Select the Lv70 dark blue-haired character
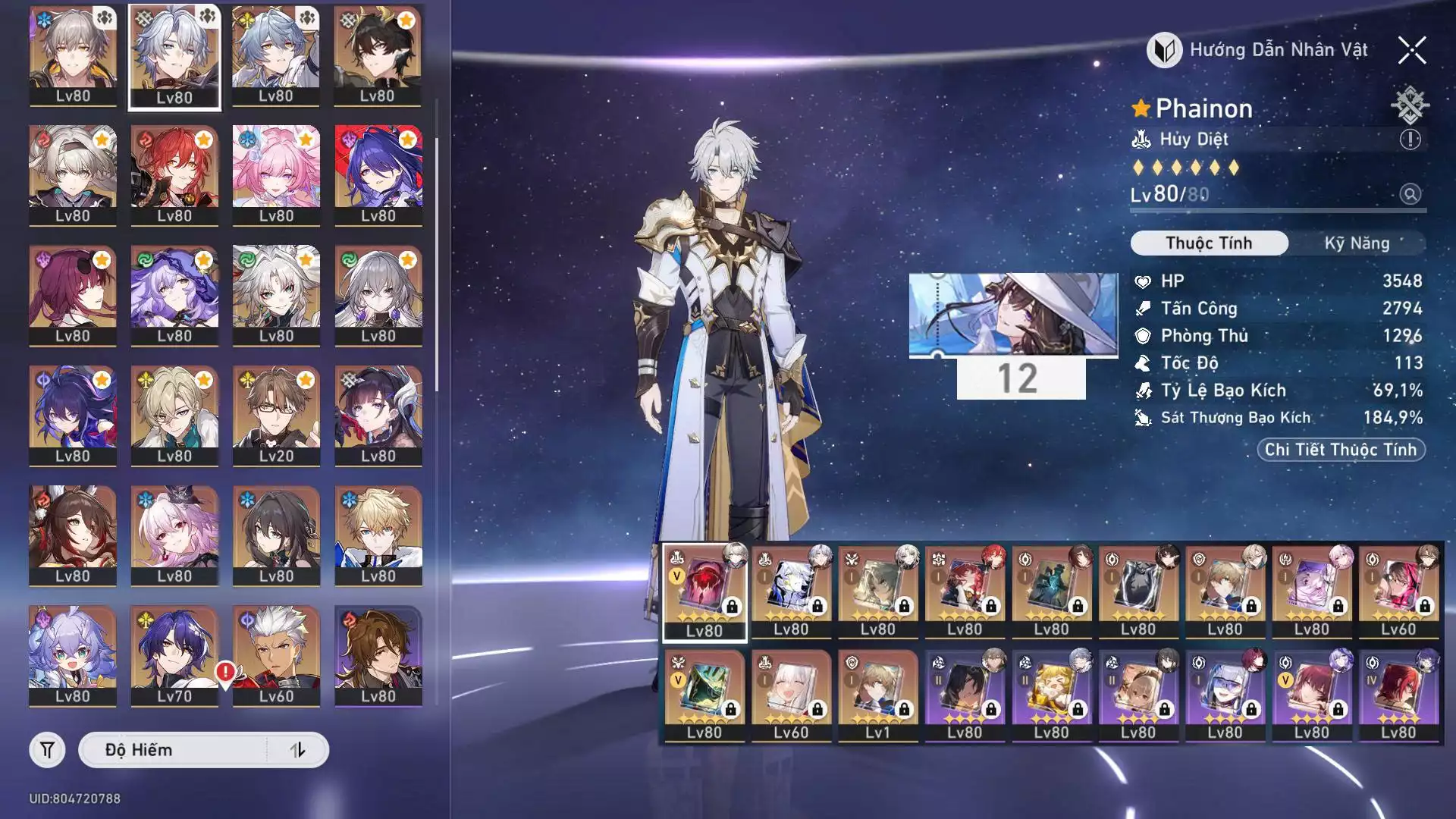The width and height of the screenshot is (1456, 819). pos(174,656)
